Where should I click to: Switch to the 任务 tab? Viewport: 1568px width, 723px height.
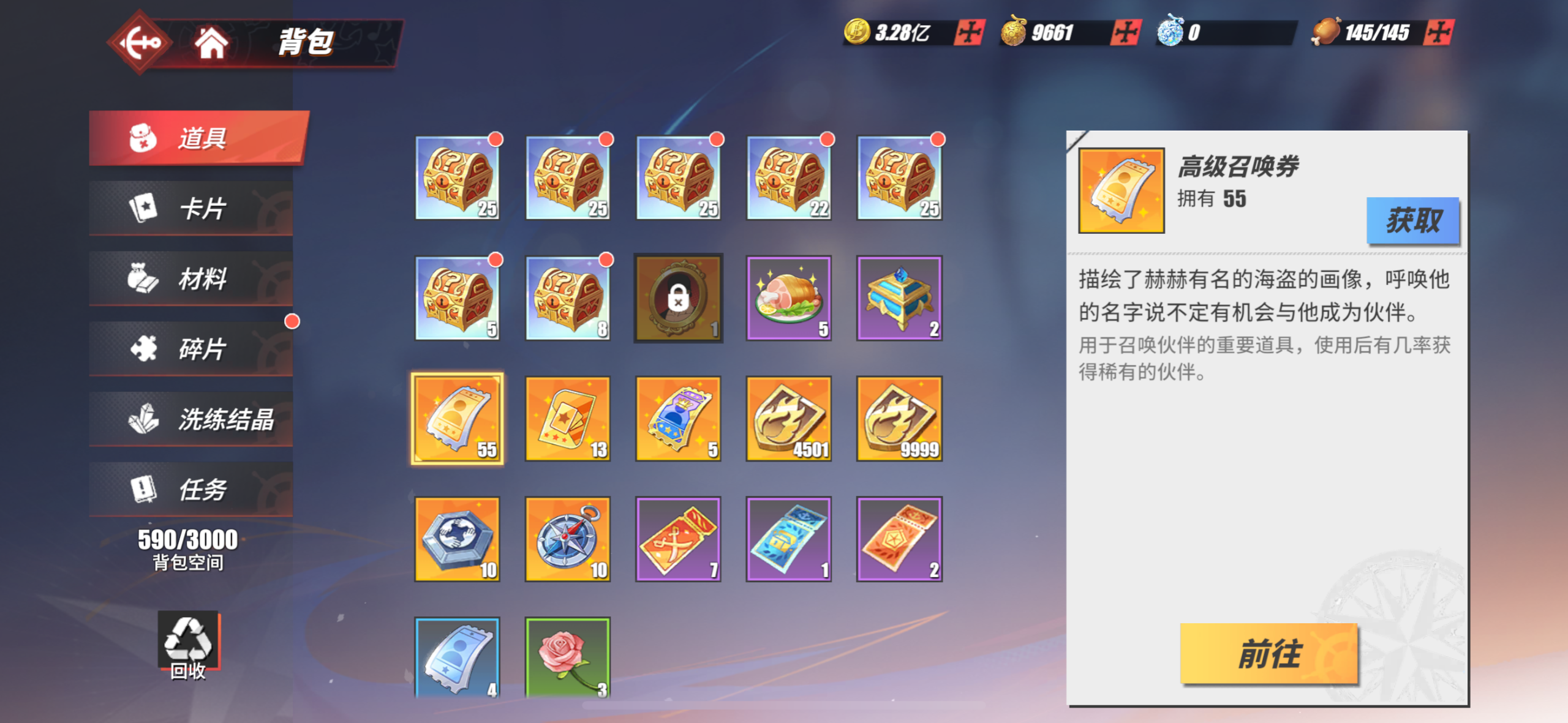pos(191,490)
